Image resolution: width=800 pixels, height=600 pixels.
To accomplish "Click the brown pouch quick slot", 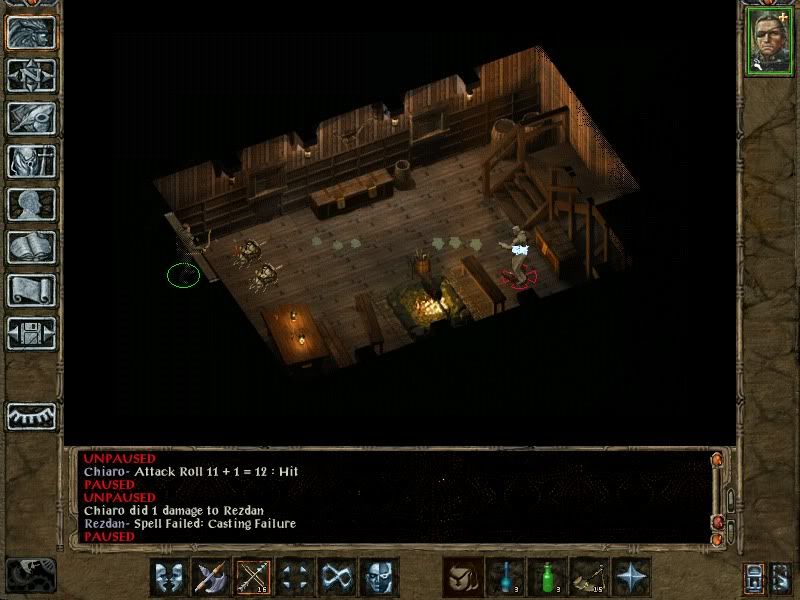I will (462, 577).
